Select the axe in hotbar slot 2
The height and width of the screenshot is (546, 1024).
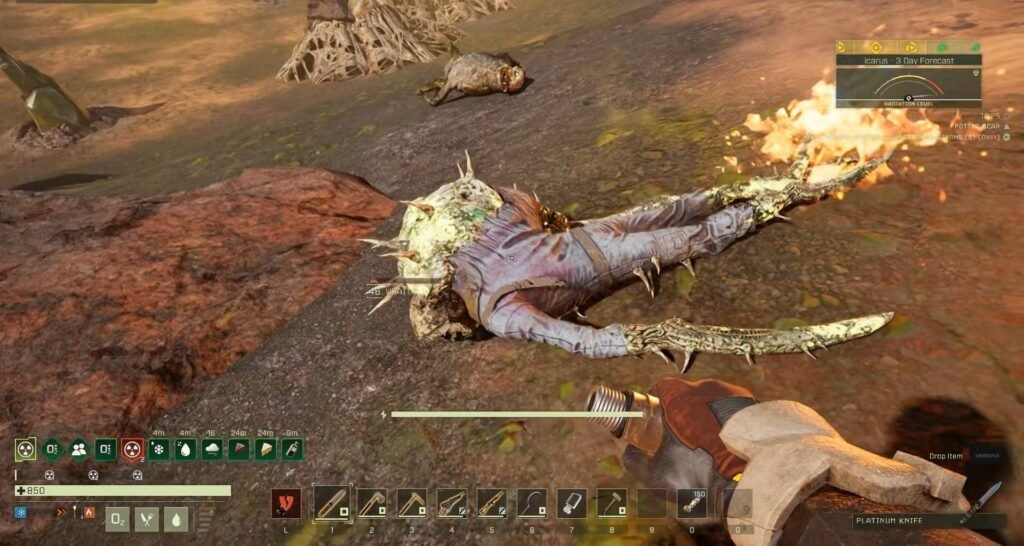coord(371,503)
